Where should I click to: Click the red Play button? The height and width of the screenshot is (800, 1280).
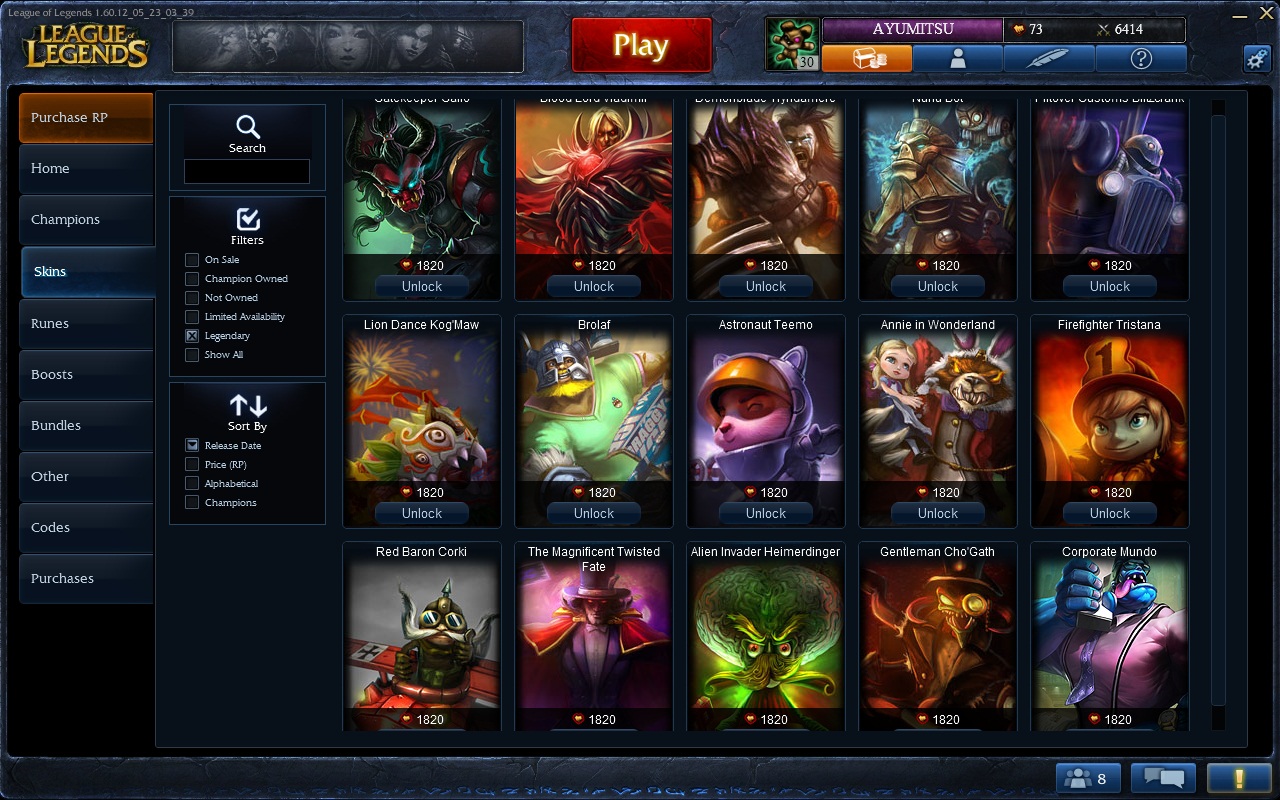641,45
